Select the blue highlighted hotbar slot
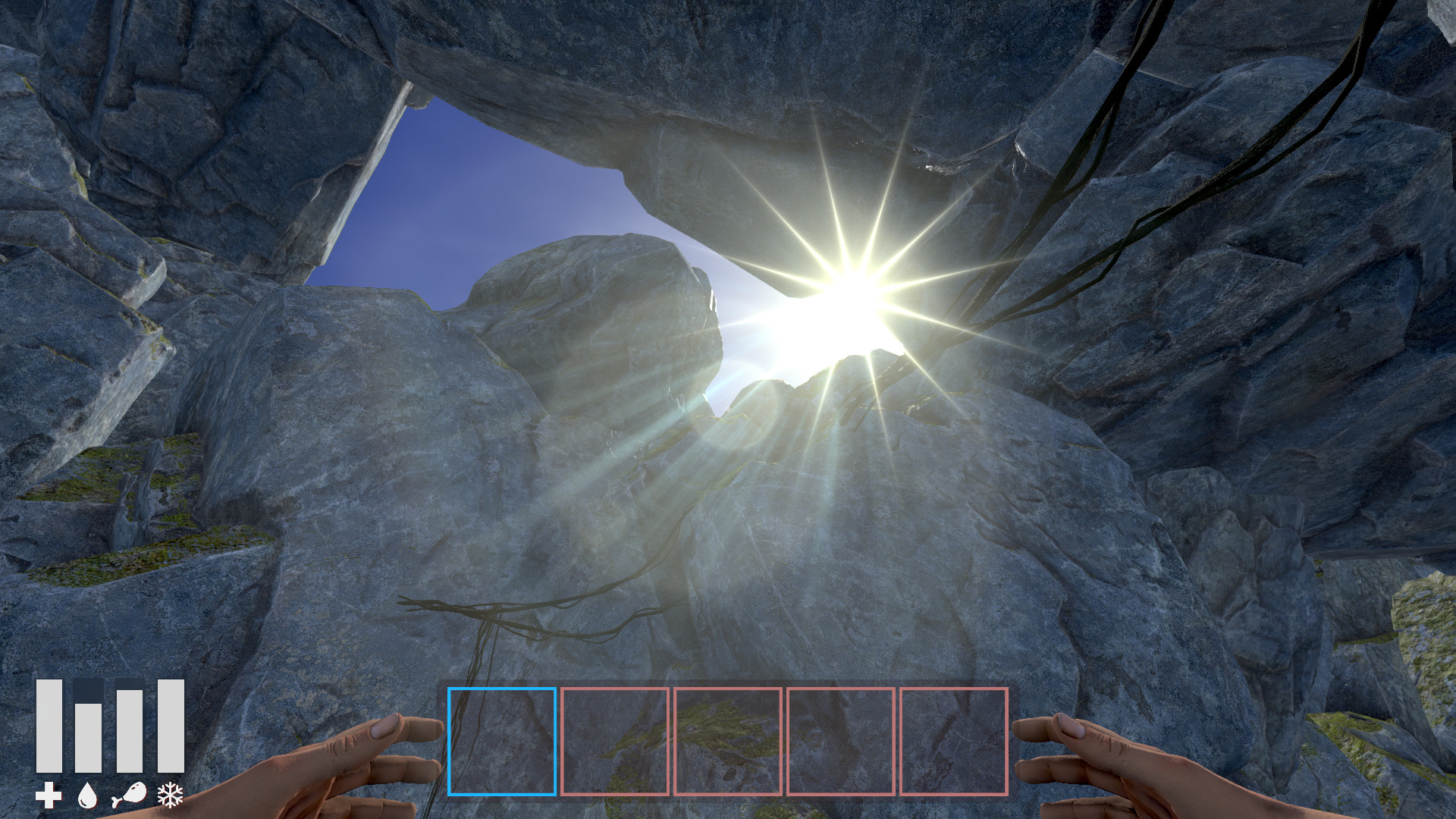This screenshot has height=819, width=1456. 503,741
